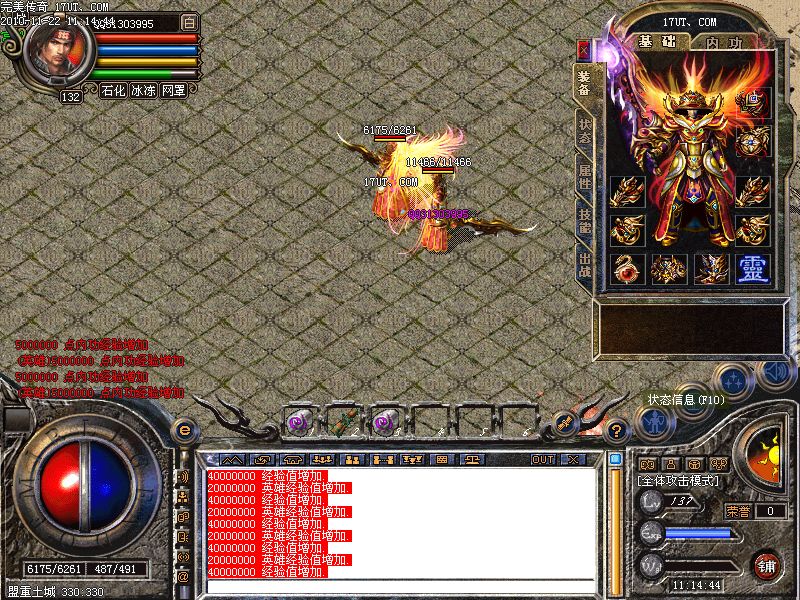The height and width of the screenshot is (600, 800).
Task: Select the 靈 equipment slot
Action: pos(751,268)
